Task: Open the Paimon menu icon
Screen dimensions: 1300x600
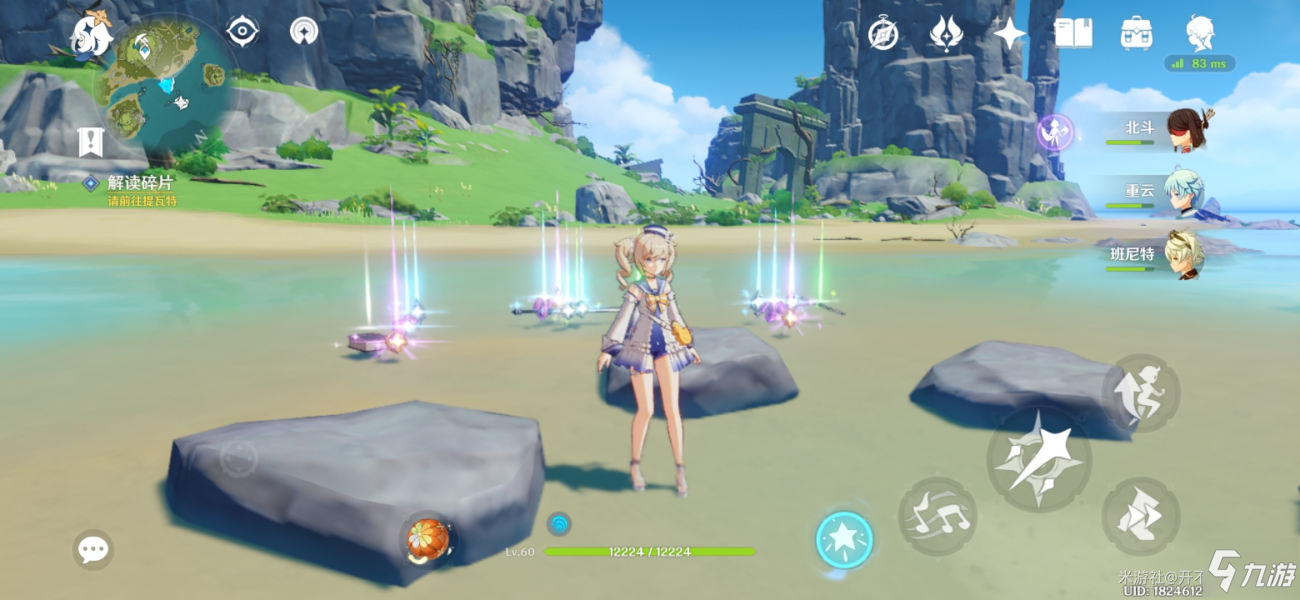Action: click(x=92, y=35)
